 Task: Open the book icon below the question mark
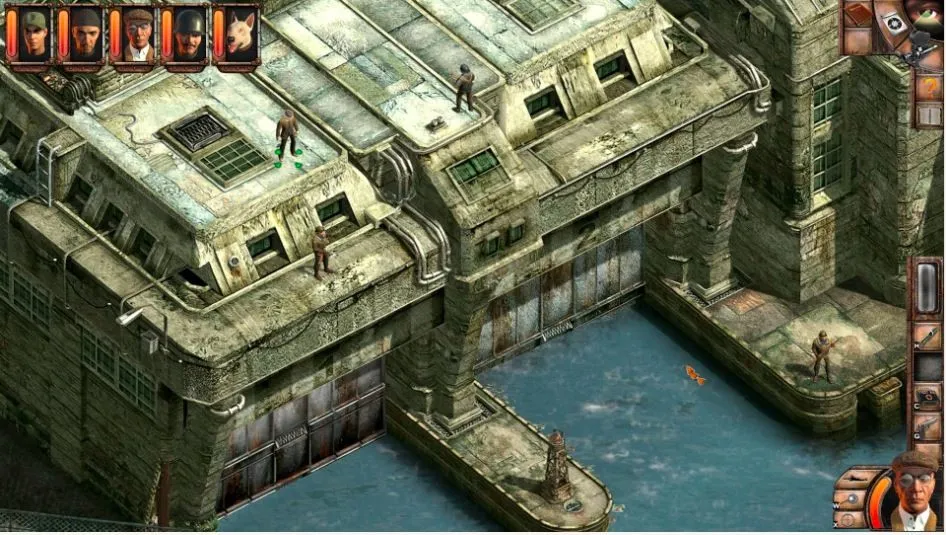tap(930, 115)
